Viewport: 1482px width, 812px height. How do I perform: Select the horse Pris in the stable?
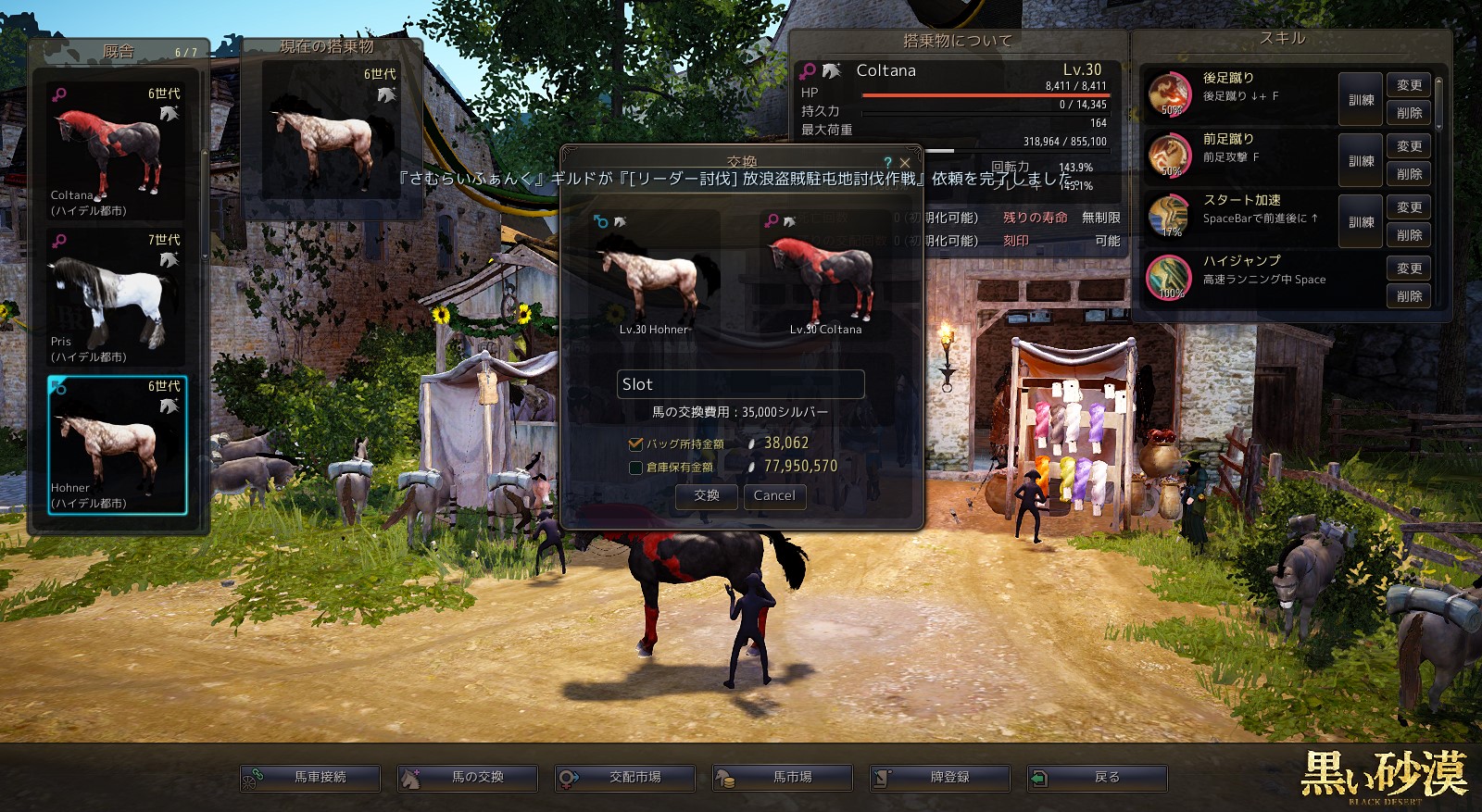click(x=117, y=297)
